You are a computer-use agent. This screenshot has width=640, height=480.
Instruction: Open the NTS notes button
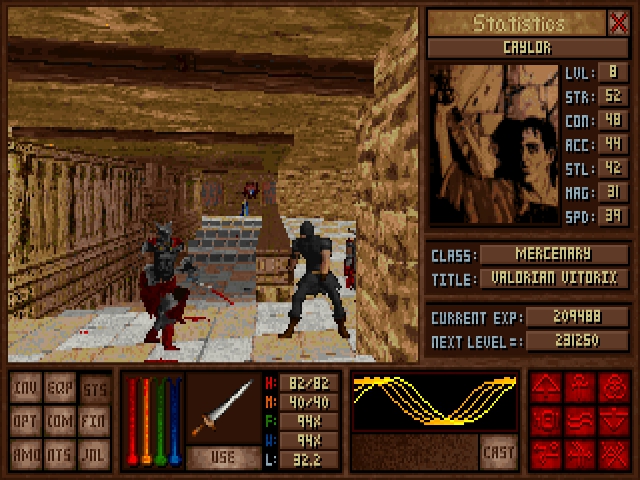pyautogui.click(x=60, y=455)
